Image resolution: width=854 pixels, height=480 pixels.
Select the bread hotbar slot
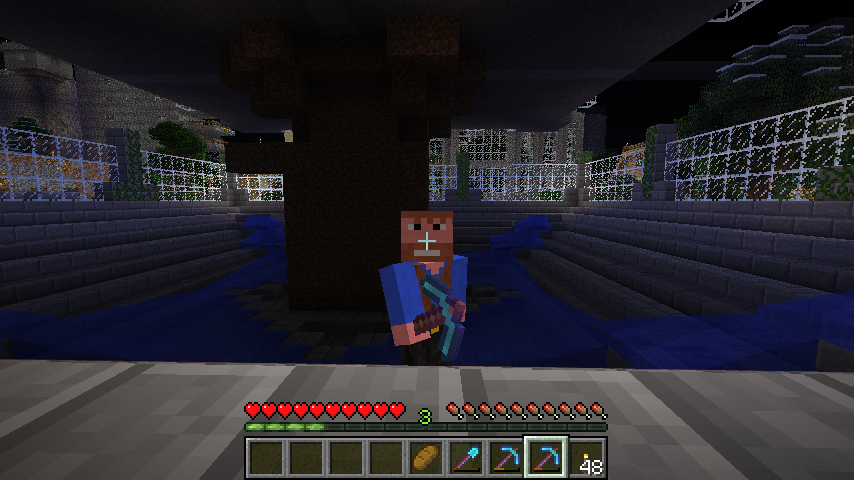pyautogui.click(x=426, y=458)
